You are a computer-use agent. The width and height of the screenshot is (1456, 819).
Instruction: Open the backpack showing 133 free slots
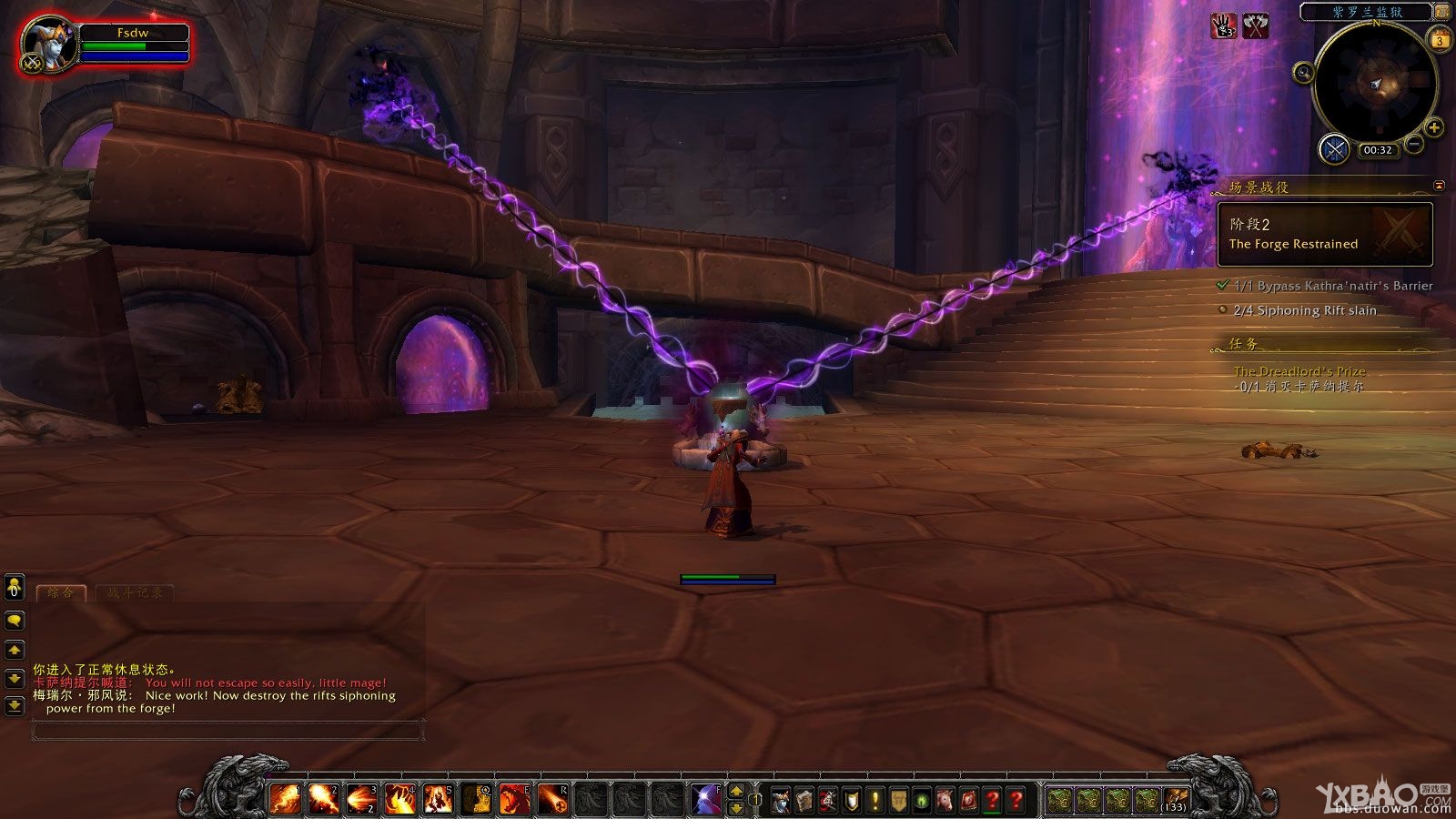point(1175,800)
